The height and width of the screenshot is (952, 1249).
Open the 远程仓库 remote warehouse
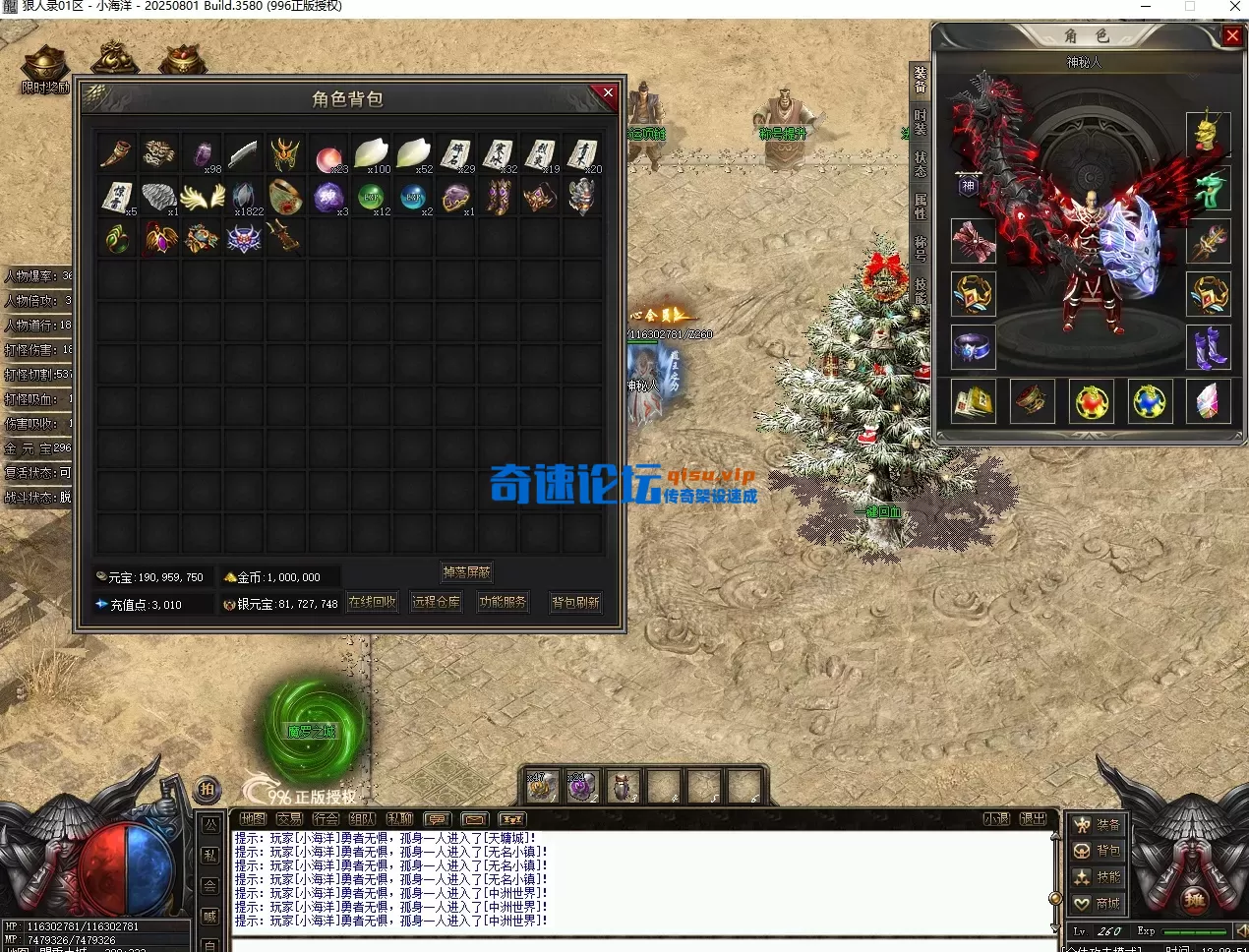[x=436, y=602]
